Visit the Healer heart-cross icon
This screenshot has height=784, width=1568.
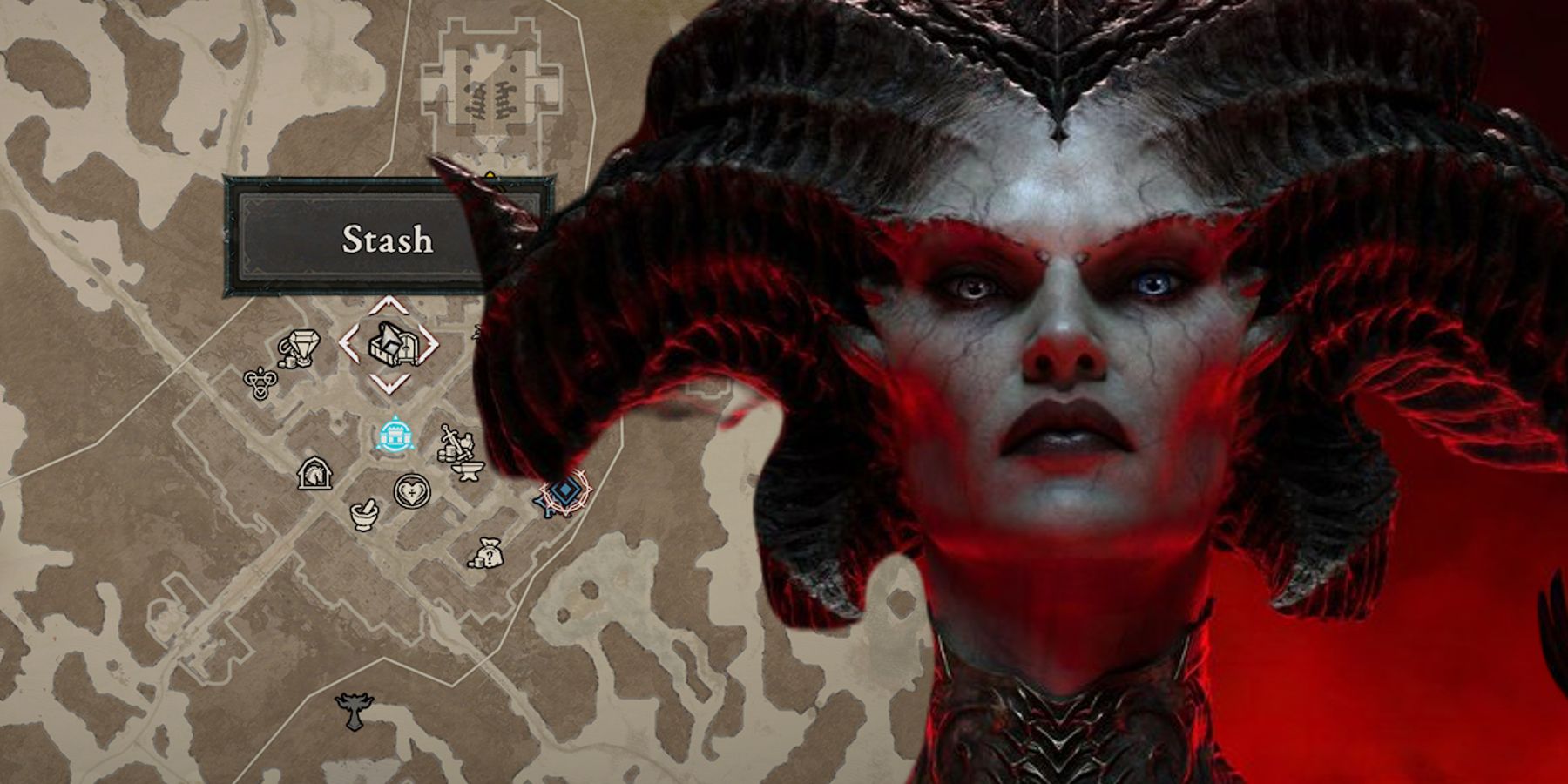(x=411, y=491)
